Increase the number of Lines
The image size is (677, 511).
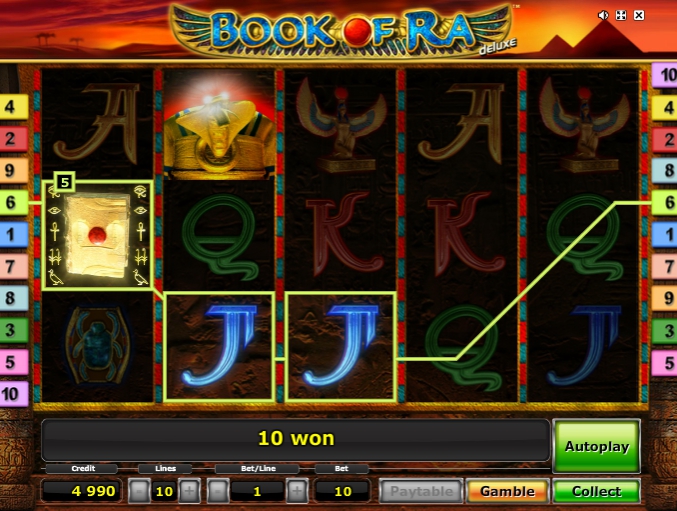coord(189,491)
